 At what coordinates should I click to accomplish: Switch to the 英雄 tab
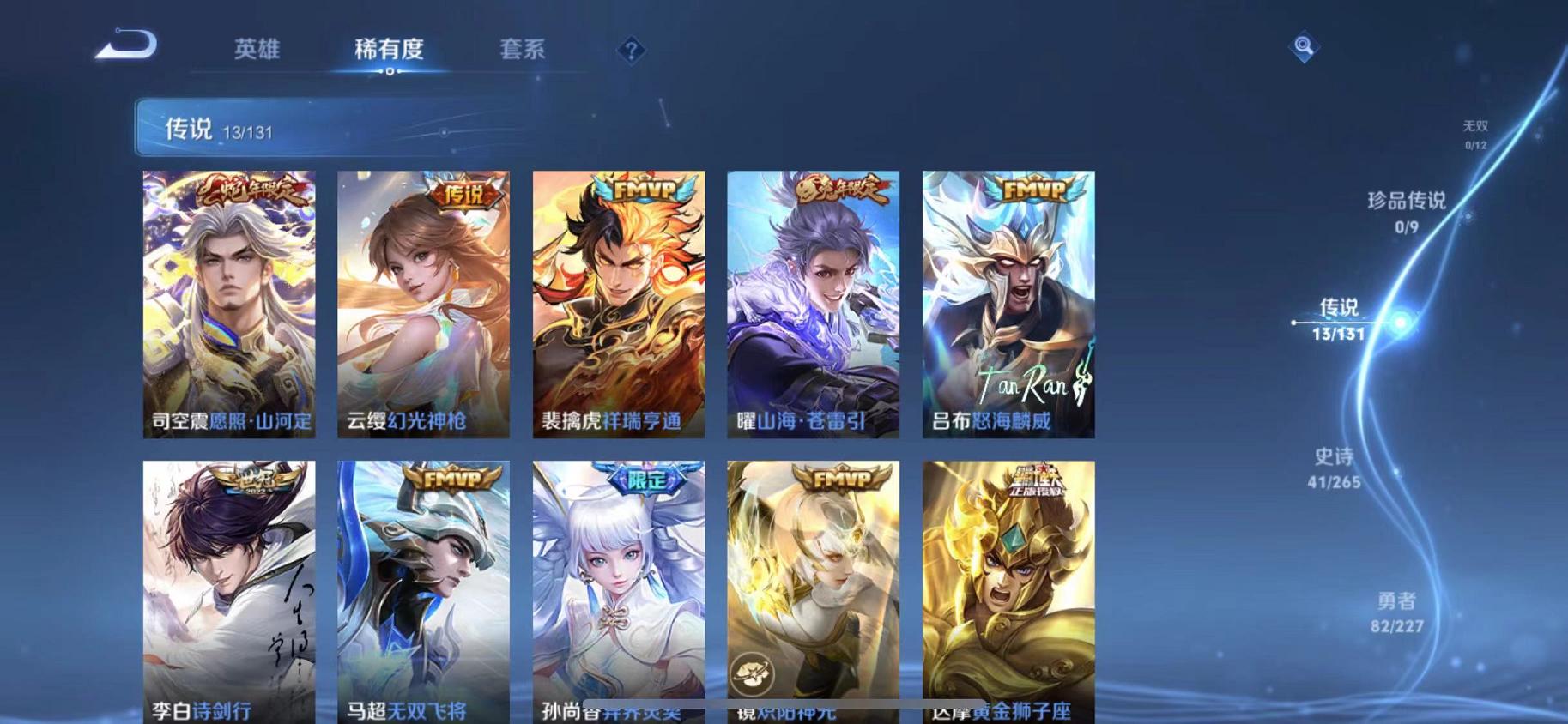pos(259,50)
